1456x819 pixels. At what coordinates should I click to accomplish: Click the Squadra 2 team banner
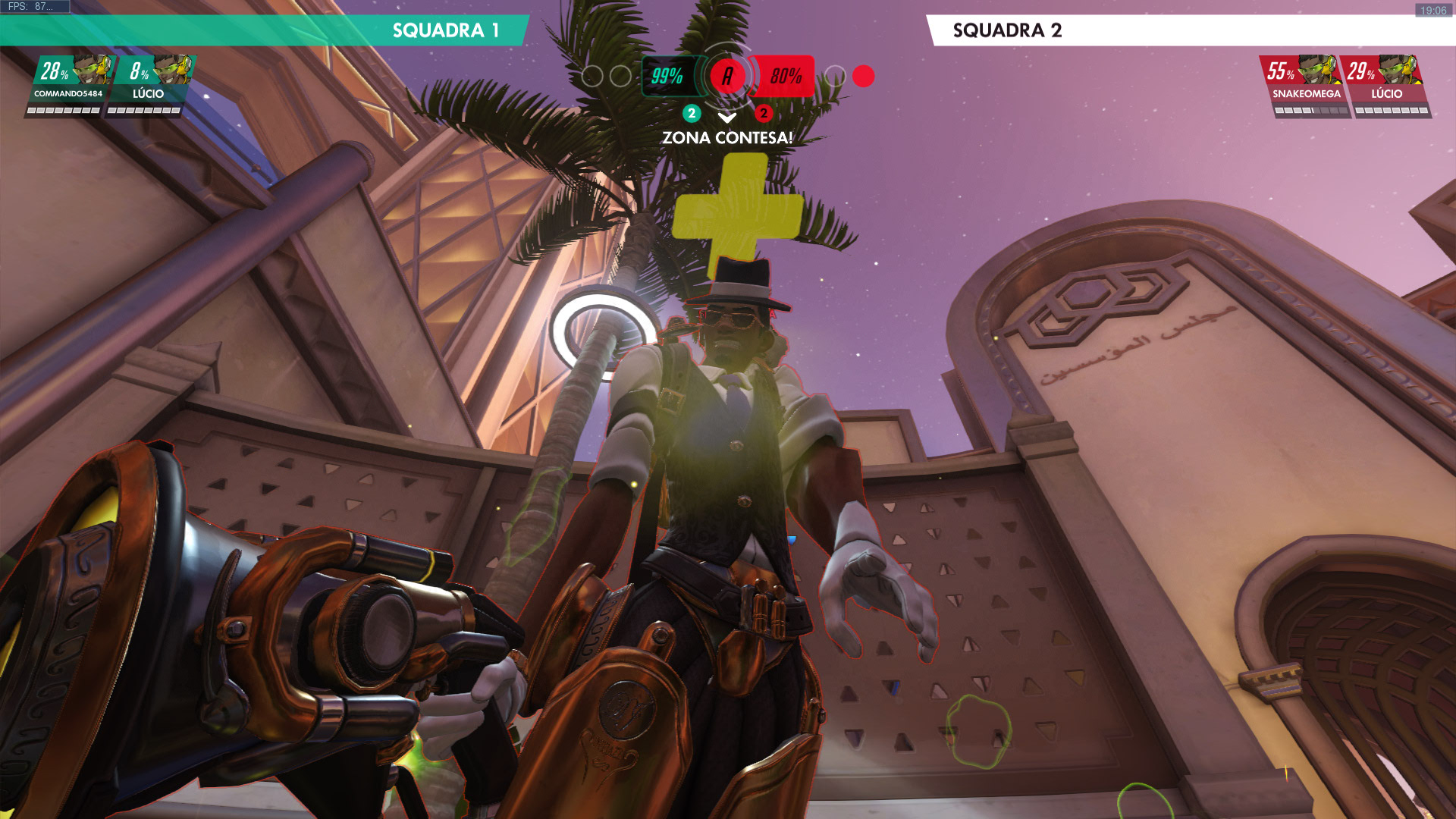pyautogui.click(x=1191, y=30)
